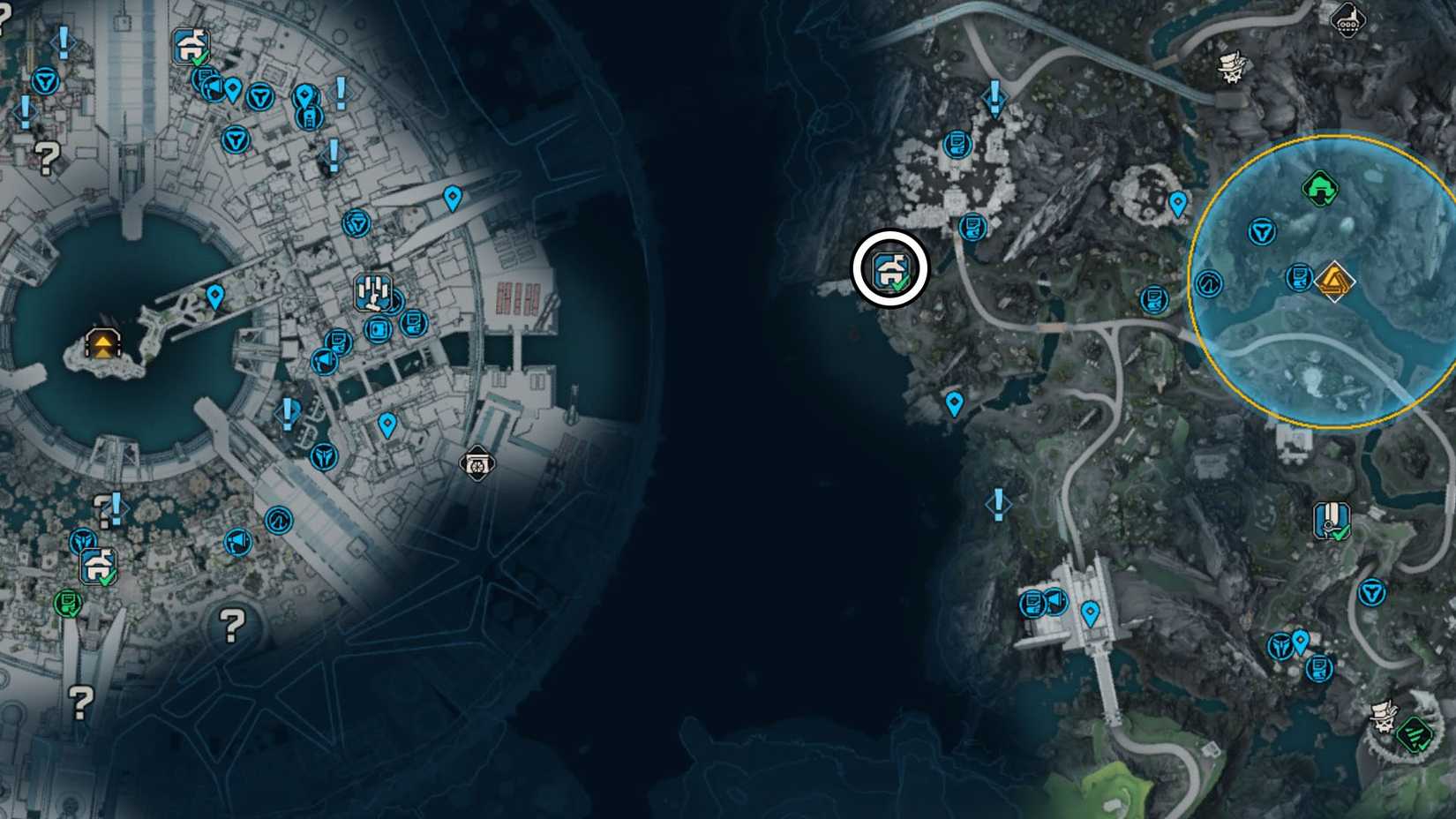Select the completed landmark icon with green checkmark on the right
The width and height of the screenshot is (1456, 819).
(x=1332, y=520)
